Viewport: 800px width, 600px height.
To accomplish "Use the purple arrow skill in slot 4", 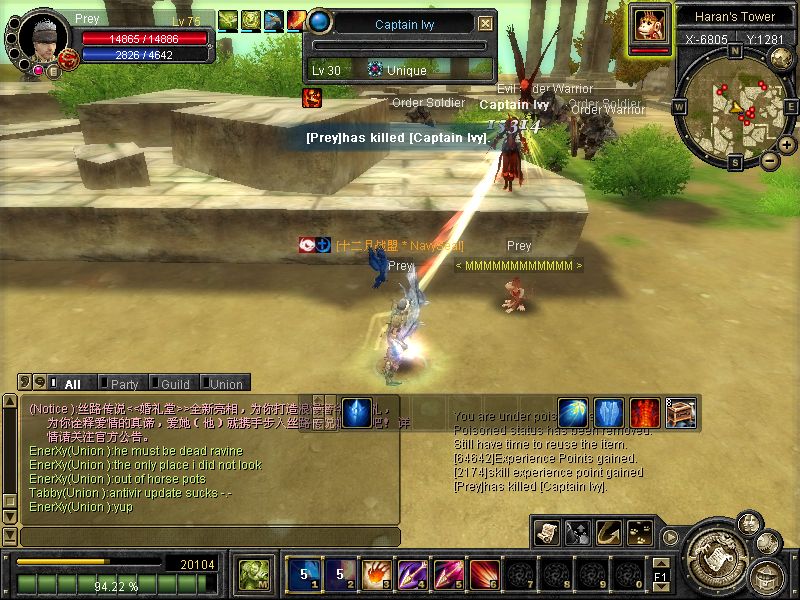I will (x=411, y=574).
